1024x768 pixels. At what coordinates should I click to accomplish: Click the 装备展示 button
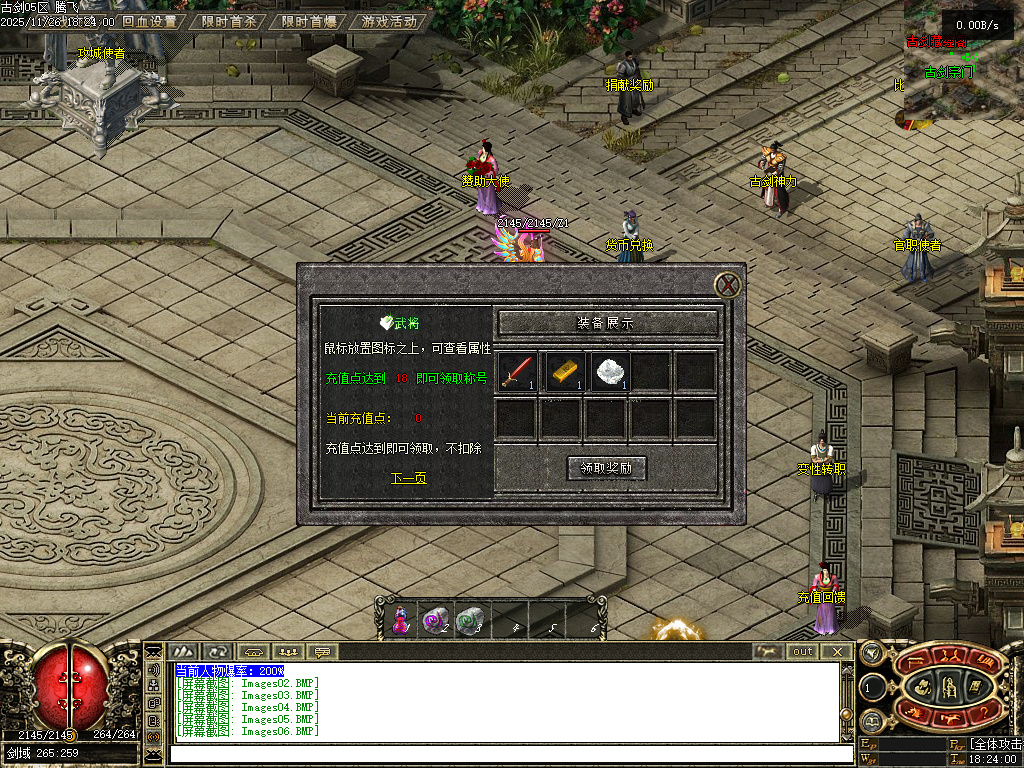[x=608, y=323]
